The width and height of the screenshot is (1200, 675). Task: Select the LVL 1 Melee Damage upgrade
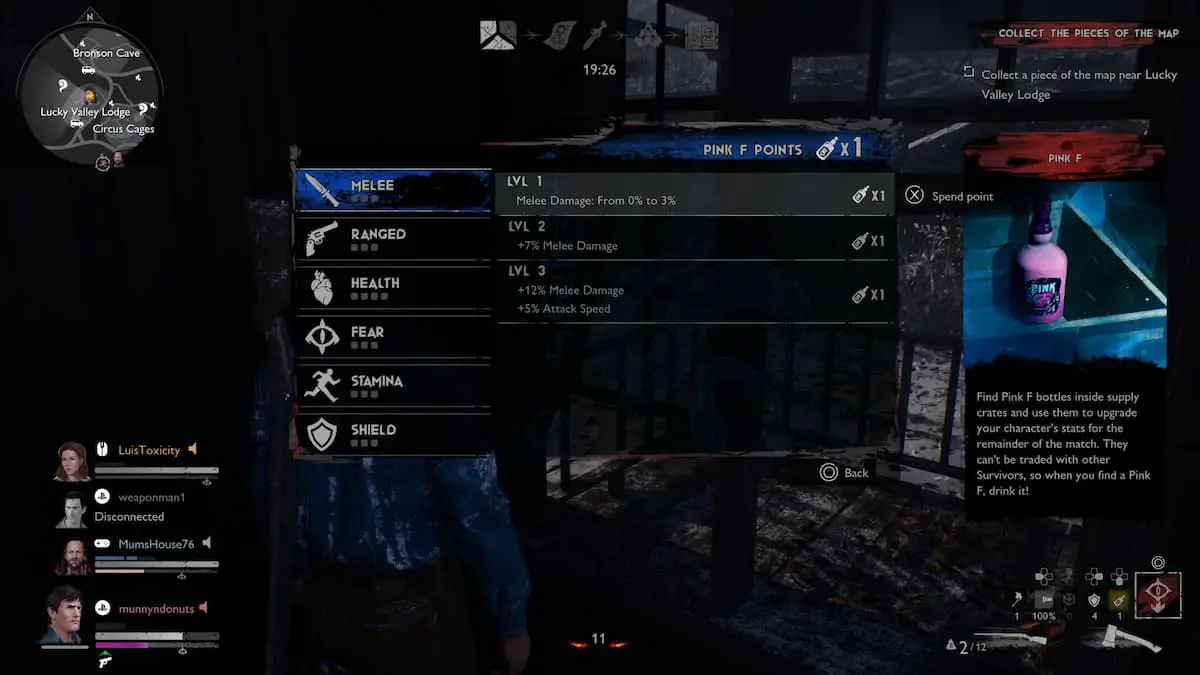pos(694,193)
